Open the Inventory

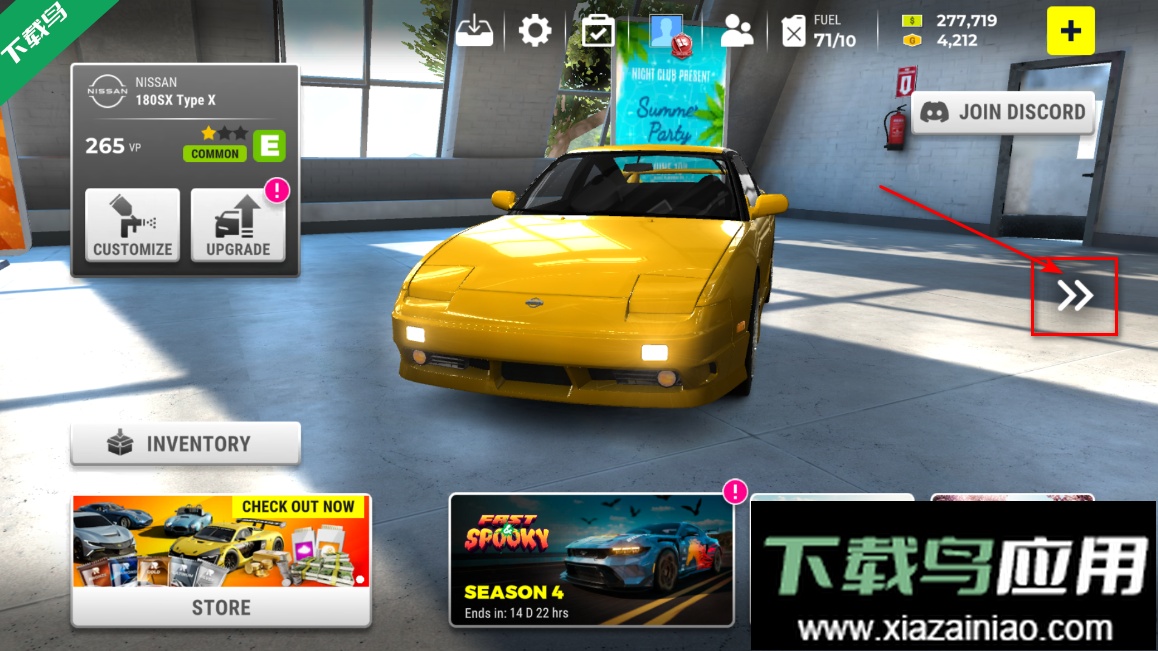coord(185,443)
